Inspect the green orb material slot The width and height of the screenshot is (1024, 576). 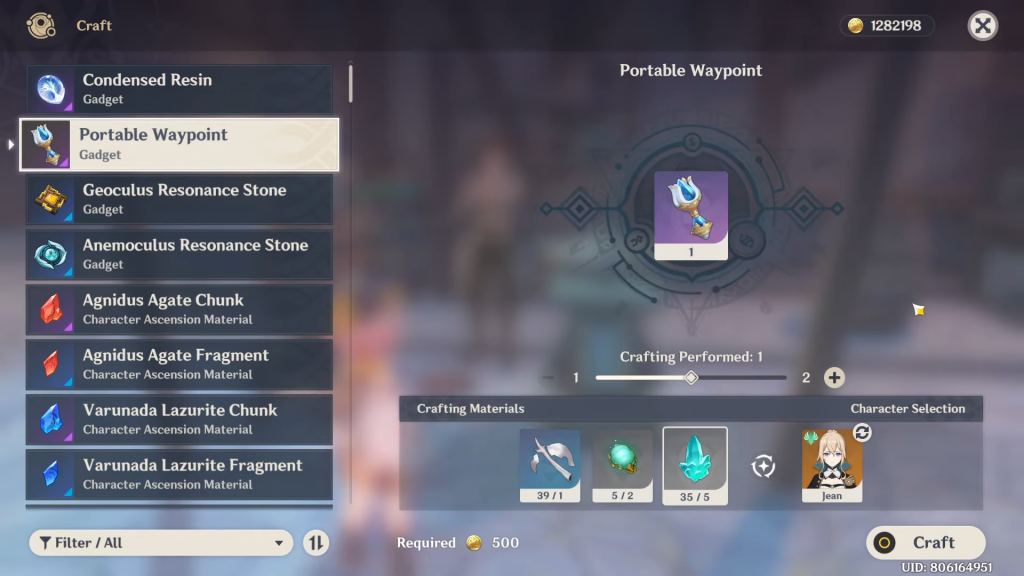coord(622,465)
